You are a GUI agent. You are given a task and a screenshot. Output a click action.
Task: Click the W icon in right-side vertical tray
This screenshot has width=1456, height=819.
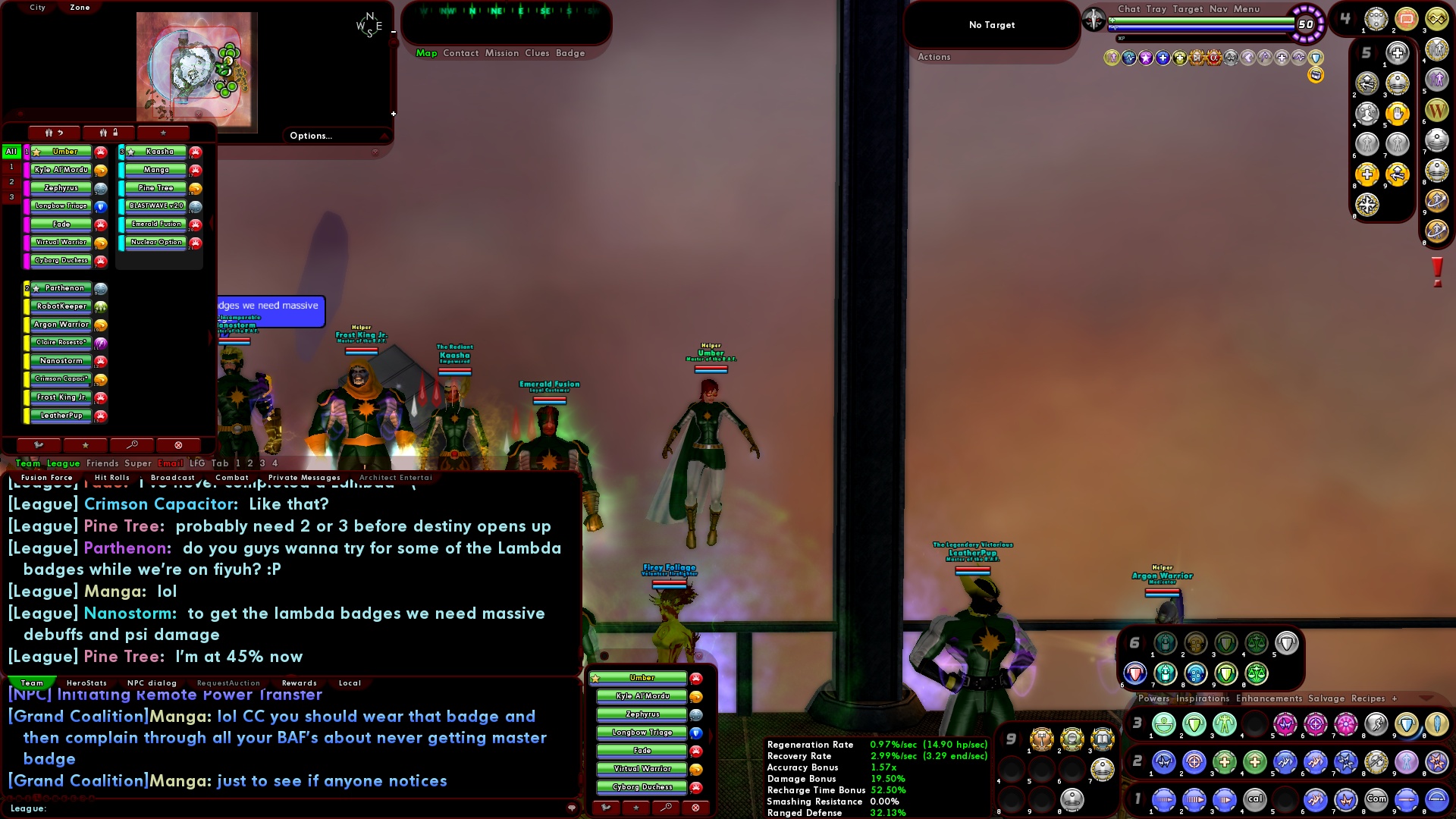(x=1439, y=109)
